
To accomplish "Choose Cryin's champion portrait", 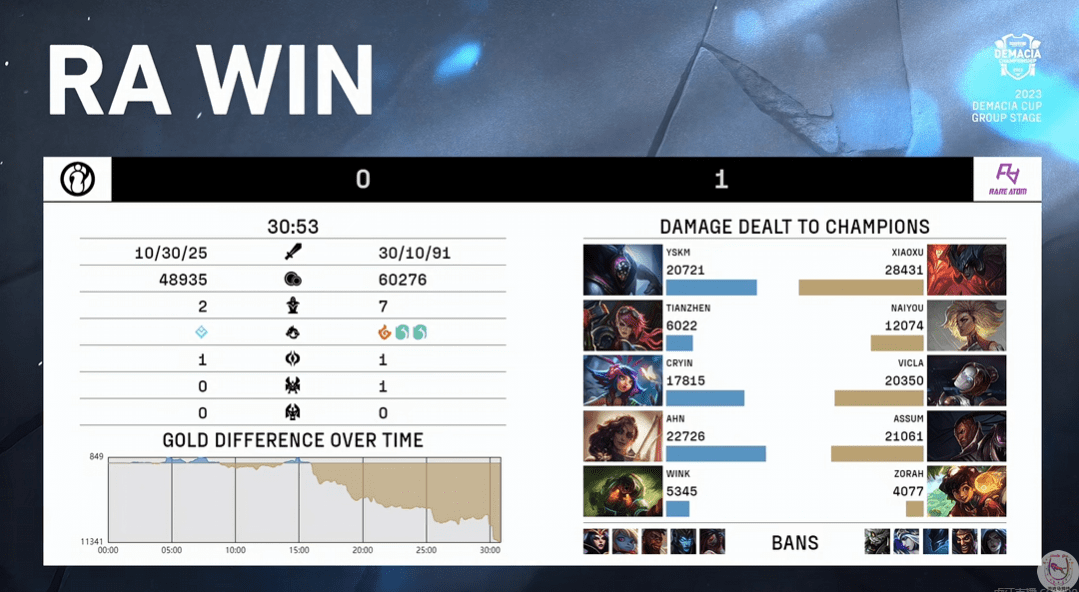I will click(x=622, y=381).
